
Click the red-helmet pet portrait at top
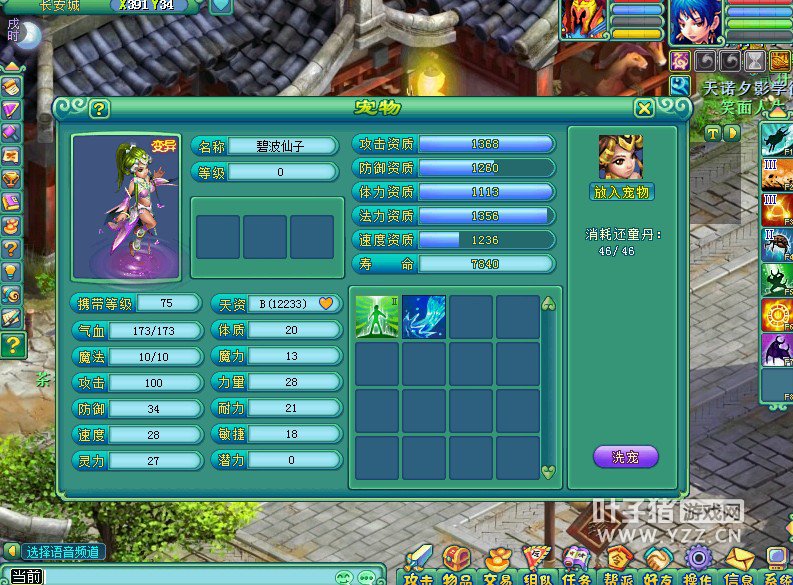(x=582, y=20)
